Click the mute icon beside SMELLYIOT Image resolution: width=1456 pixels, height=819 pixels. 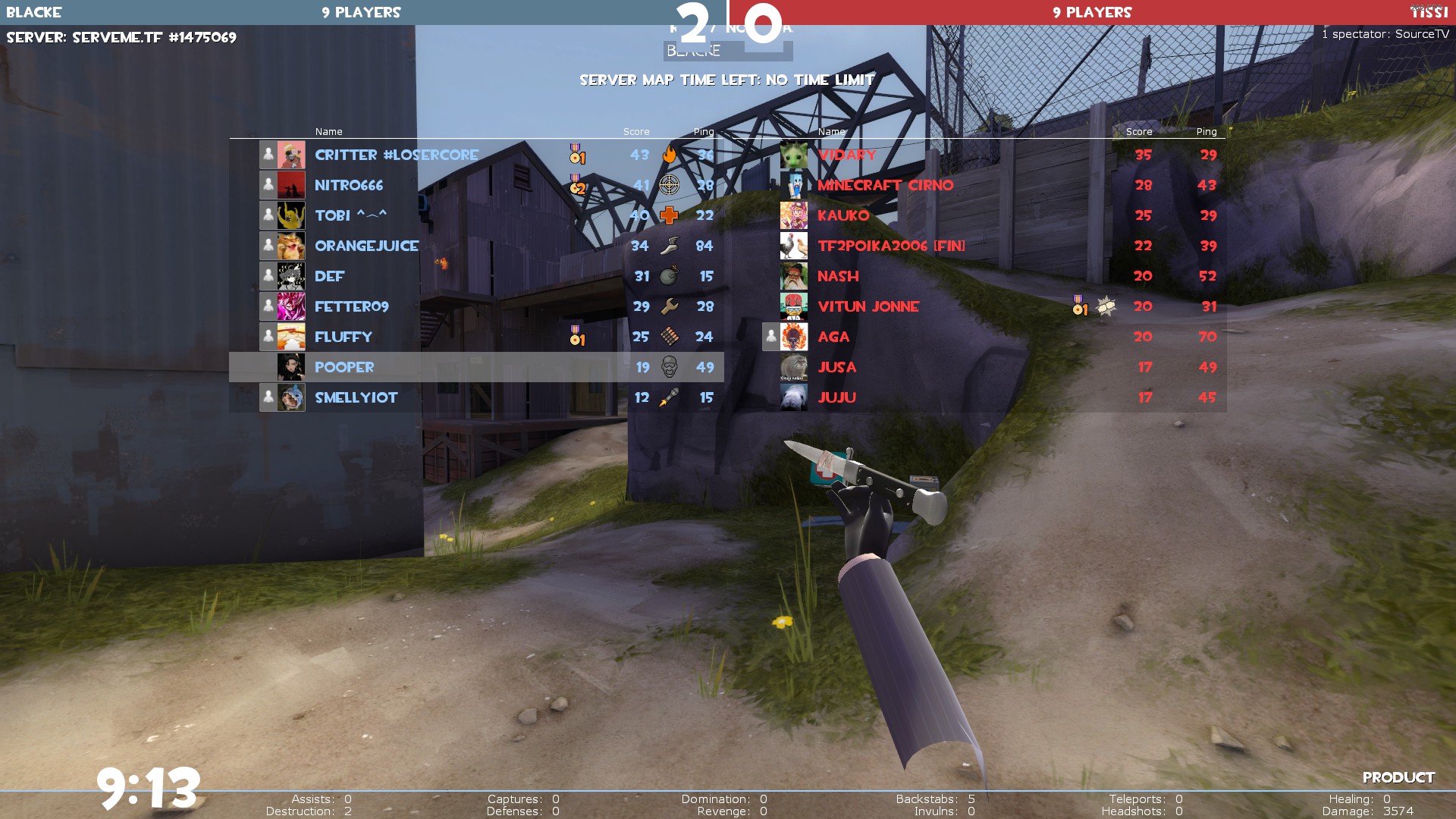click(x=268, y=397)
